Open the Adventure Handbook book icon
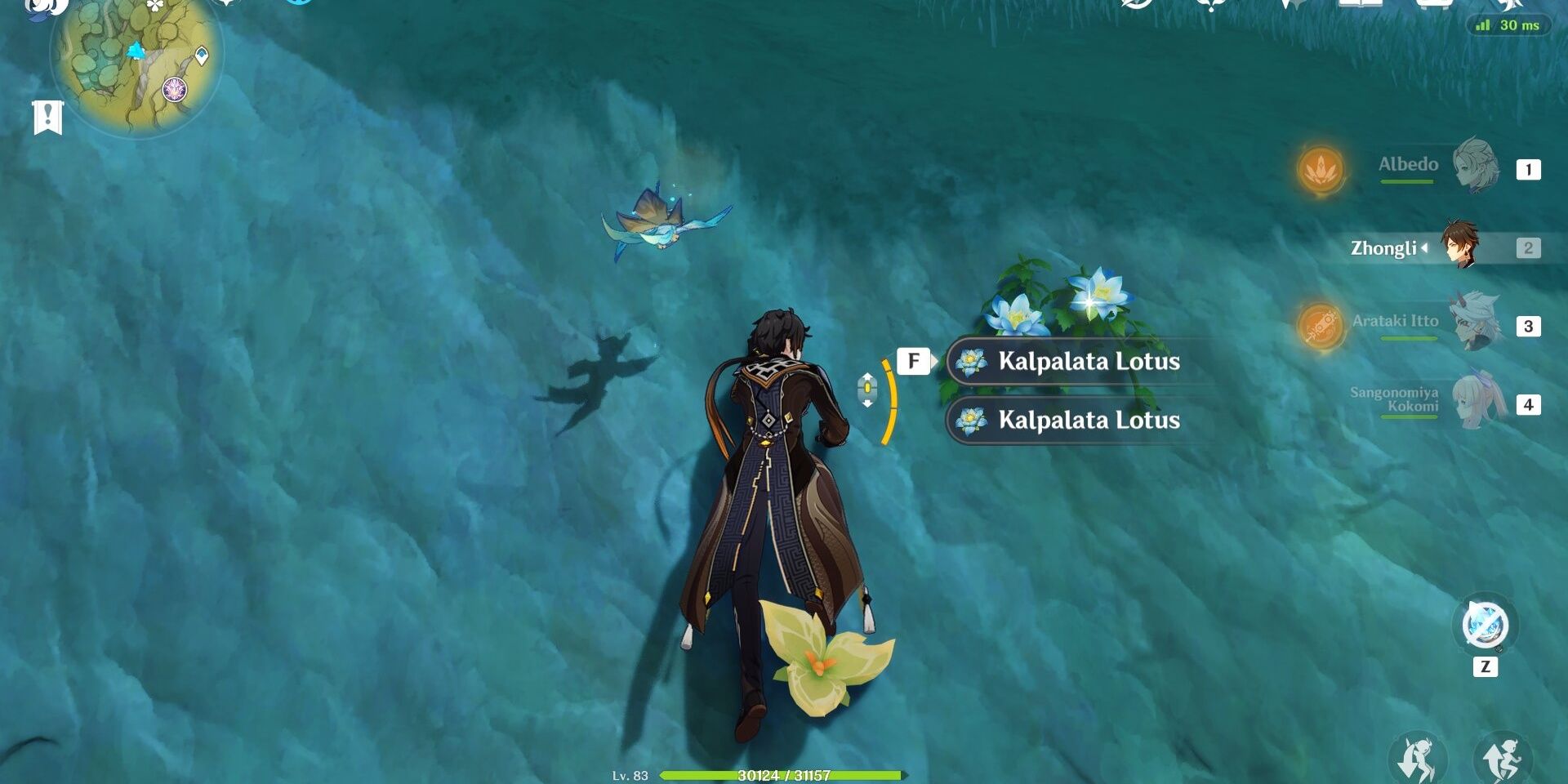This screenshot has height=784, width=1568. (1361, 7)
